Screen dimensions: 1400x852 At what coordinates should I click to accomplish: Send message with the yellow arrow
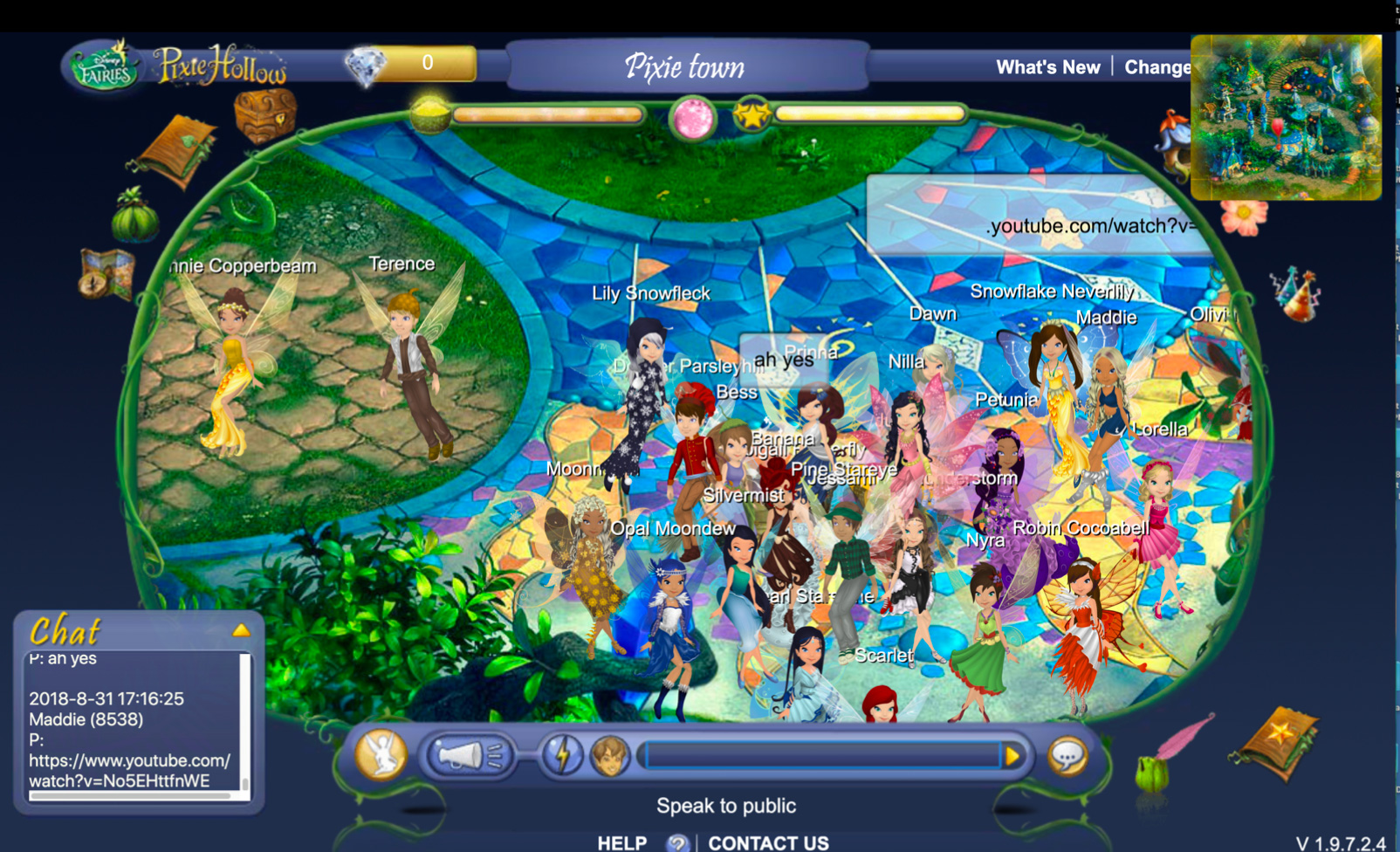[x=1012, y=756]
